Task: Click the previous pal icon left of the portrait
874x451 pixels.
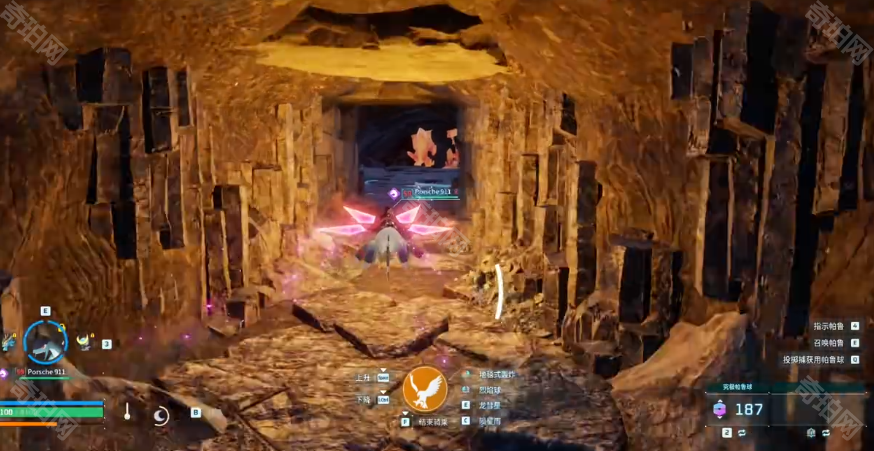Action: coord(9,343)
